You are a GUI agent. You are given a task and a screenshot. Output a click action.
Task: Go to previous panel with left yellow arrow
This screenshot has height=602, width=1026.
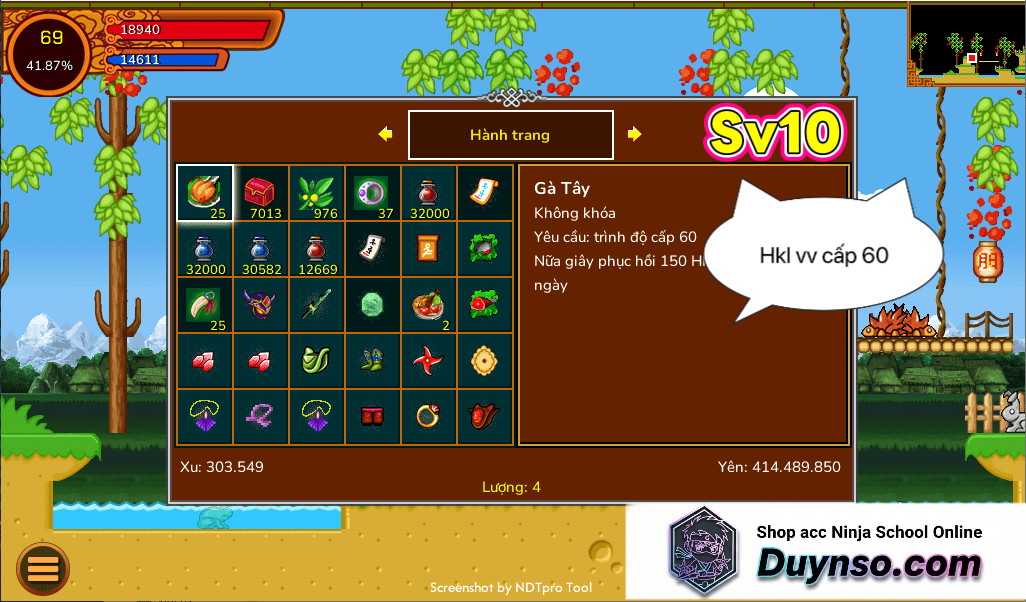[x=385, y=134]
